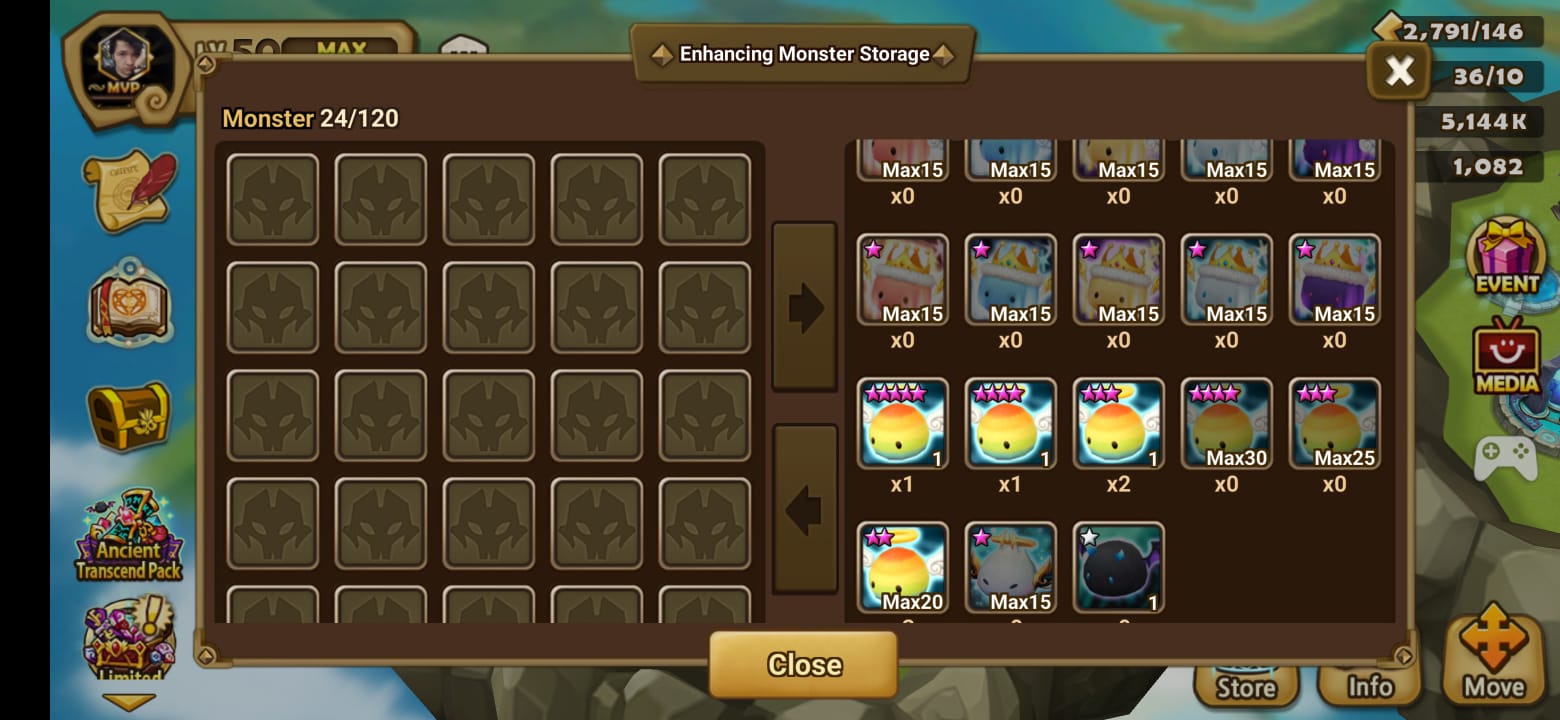This screenshot has height=720, width=1560.
Task: Click the gold Close button
Action: click(x=803, y=665)
